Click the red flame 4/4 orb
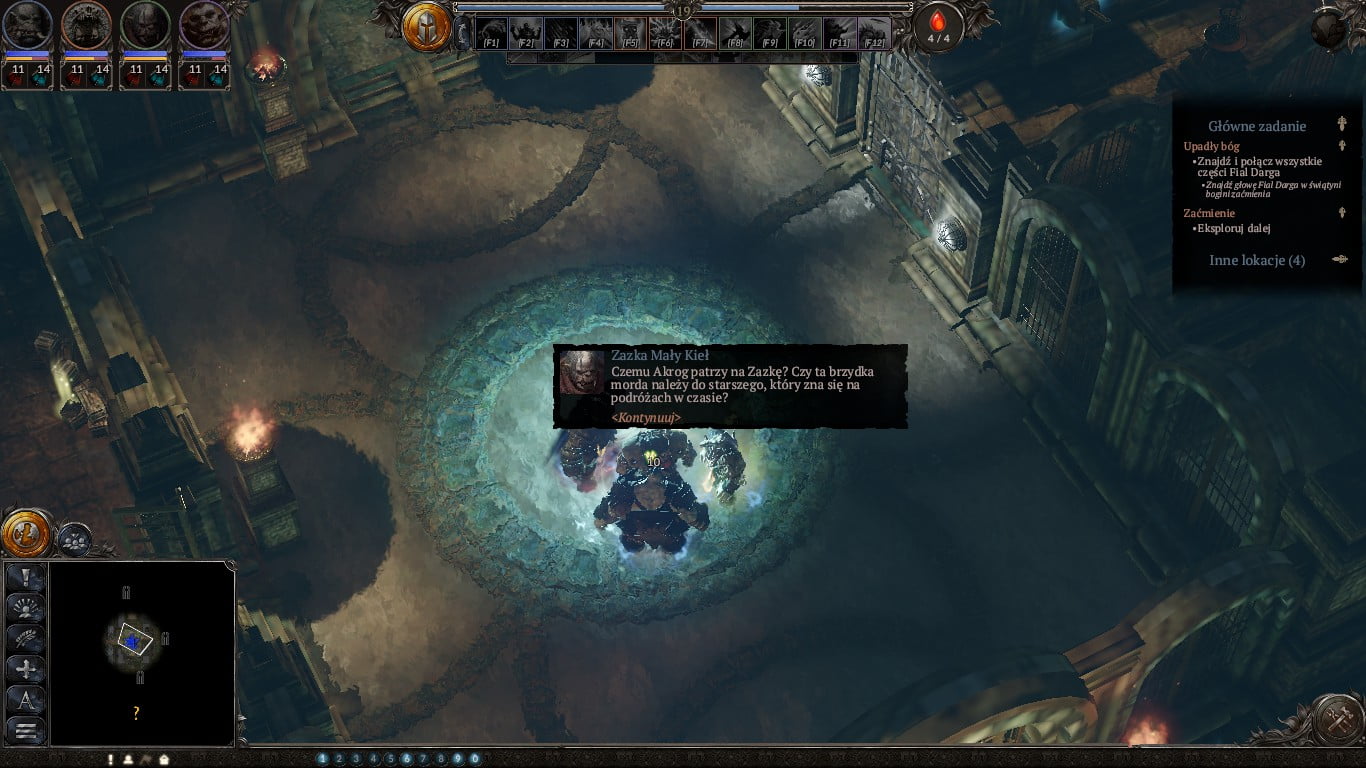The width and height of the screenshot is (1366, 768). (938, 27)
